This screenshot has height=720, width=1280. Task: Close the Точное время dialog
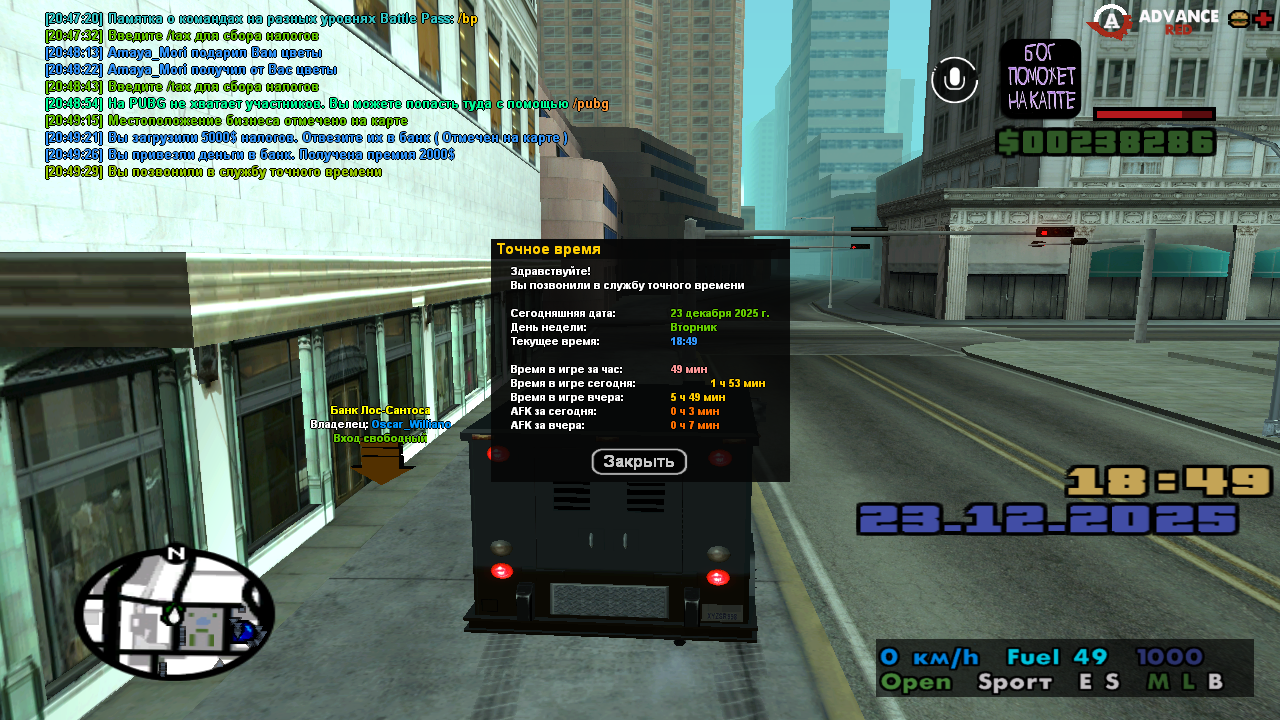639,462
